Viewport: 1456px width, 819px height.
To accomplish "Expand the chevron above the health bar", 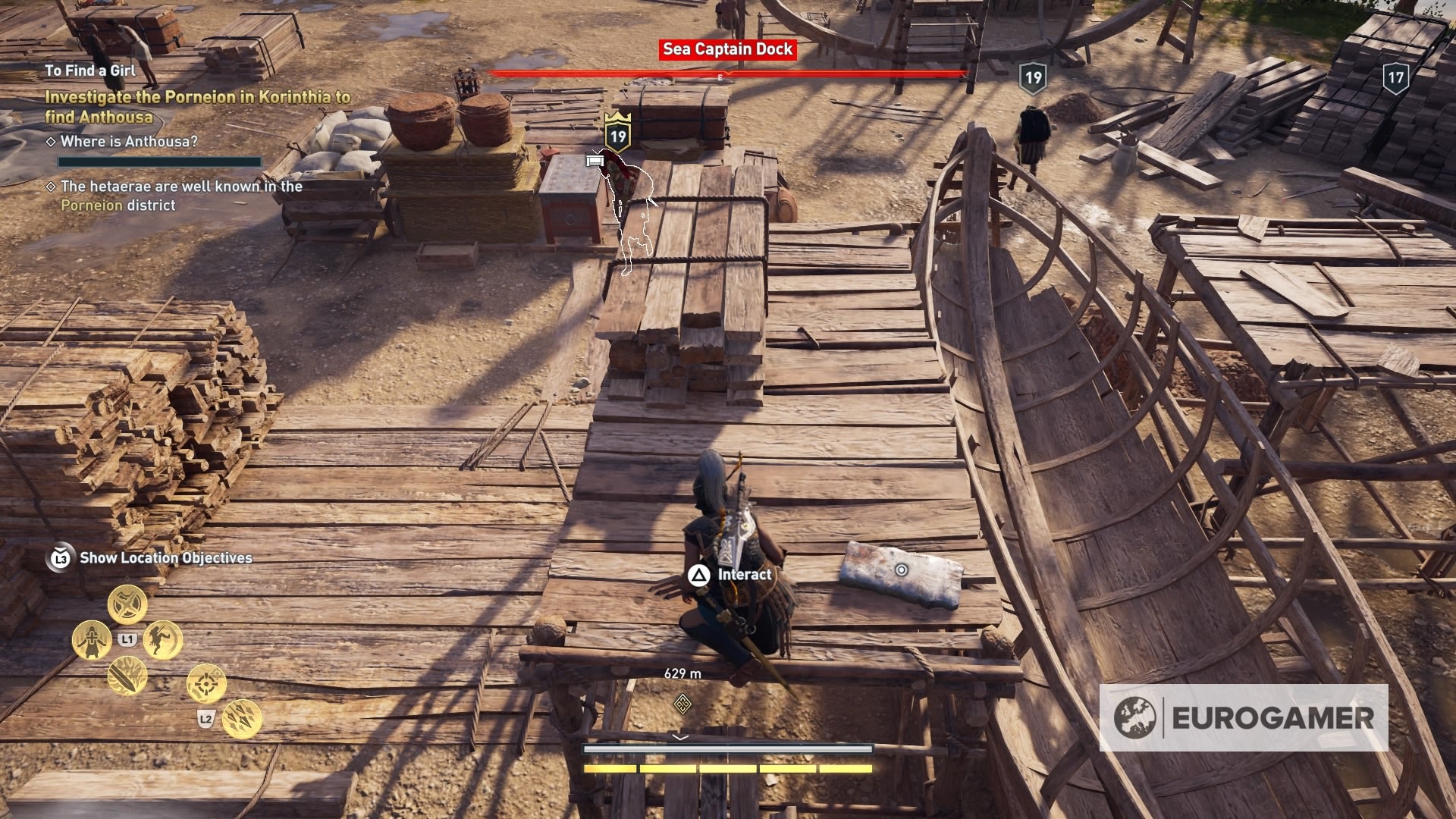I will [679, 735].
